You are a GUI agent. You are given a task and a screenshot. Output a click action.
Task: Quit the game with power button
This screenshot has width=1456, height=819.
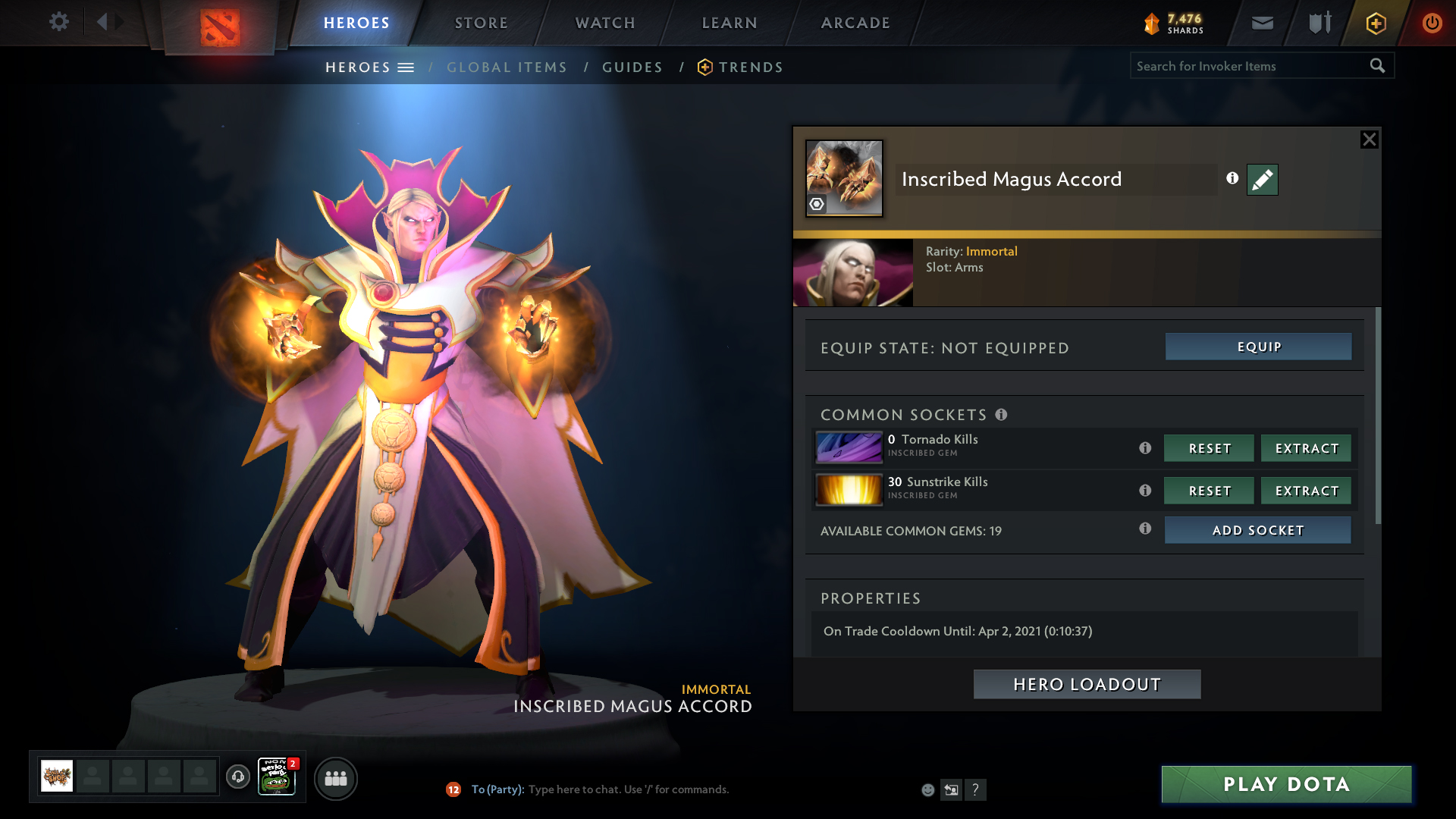coord(1432,23)
